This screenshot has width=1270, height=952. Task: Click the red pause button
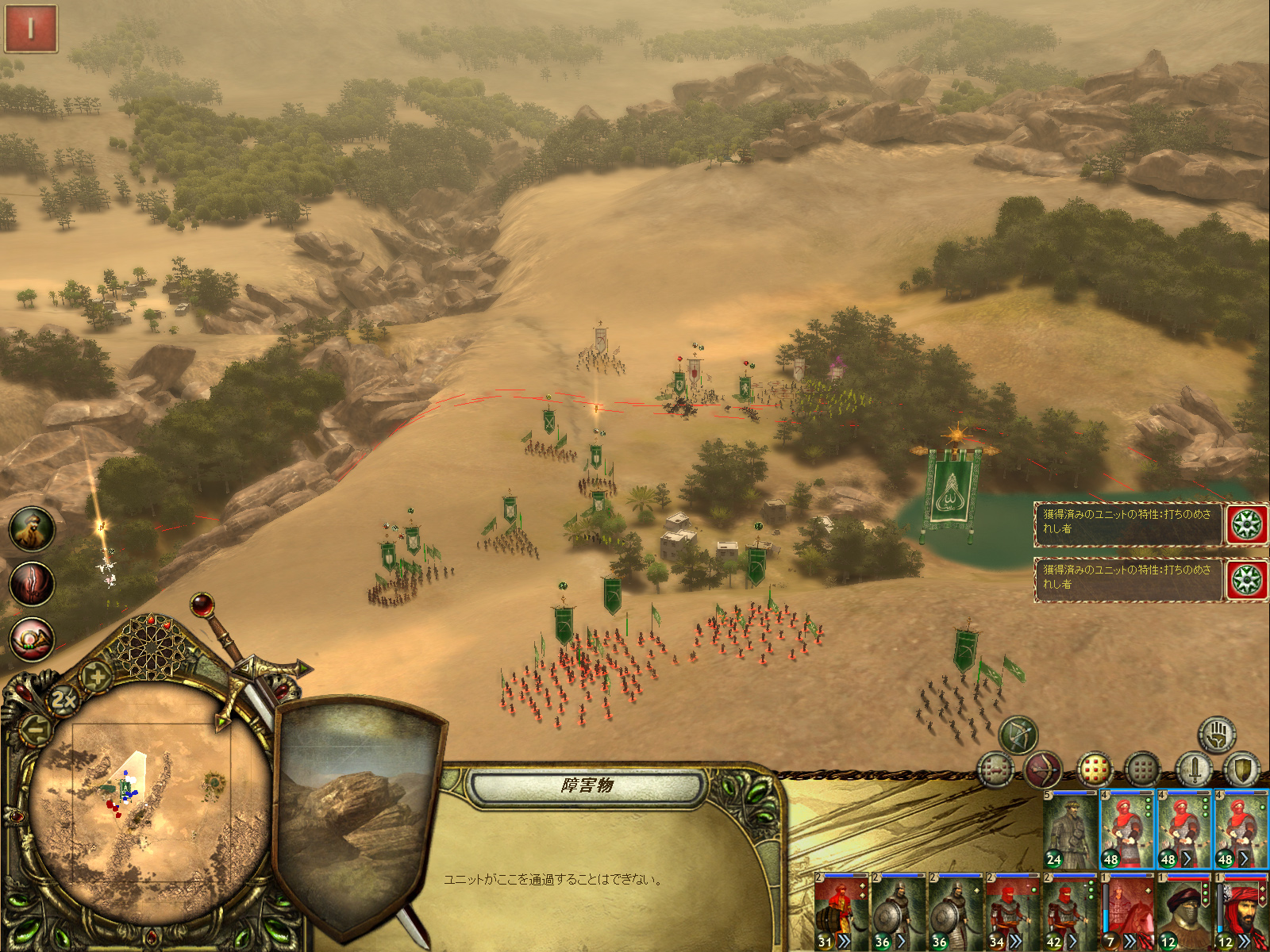click(x=31, y=29)
